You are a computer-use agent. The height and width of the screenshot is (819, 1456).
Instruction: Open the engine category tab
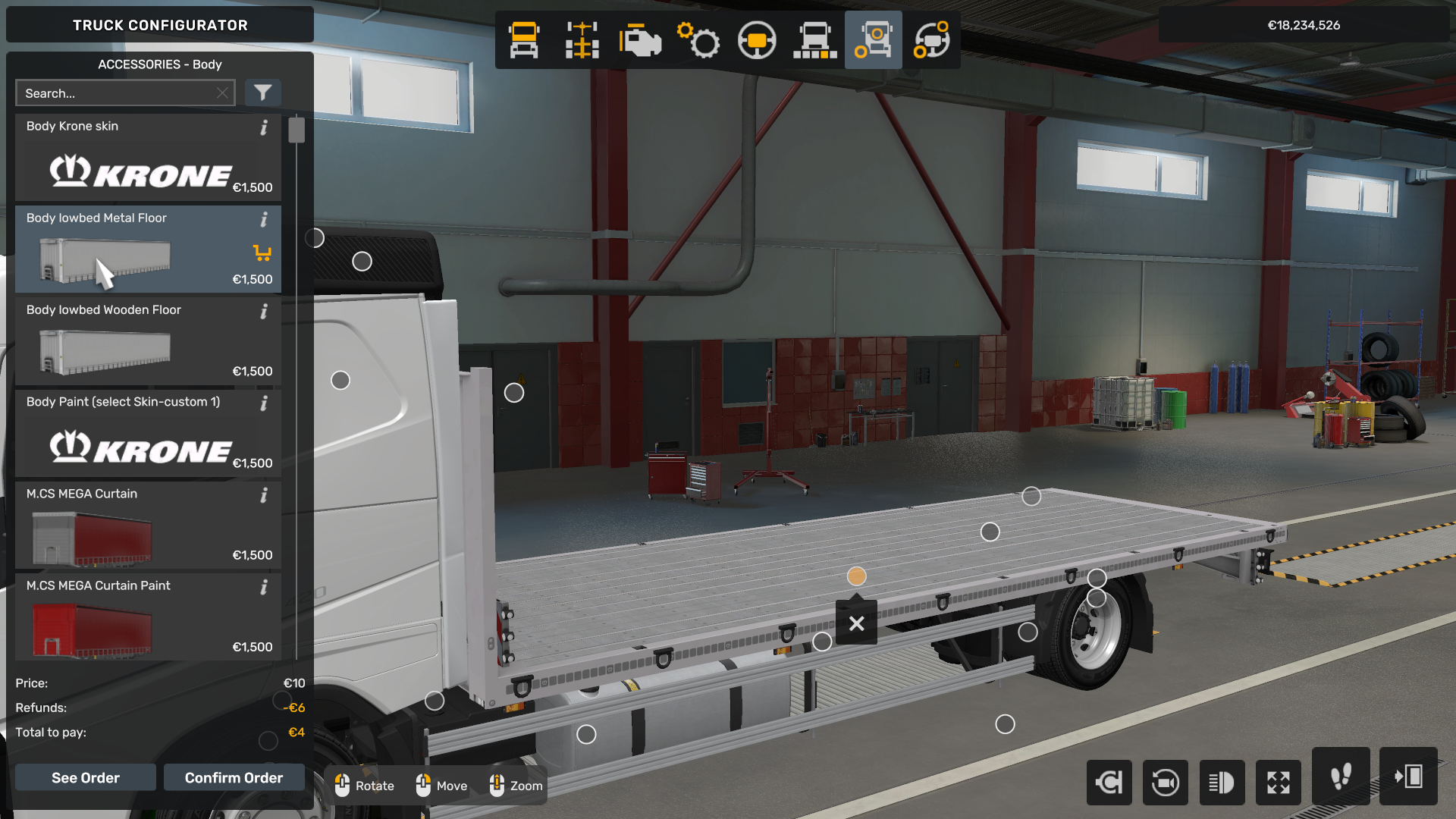pyautogui.click(x=640, y=40)
